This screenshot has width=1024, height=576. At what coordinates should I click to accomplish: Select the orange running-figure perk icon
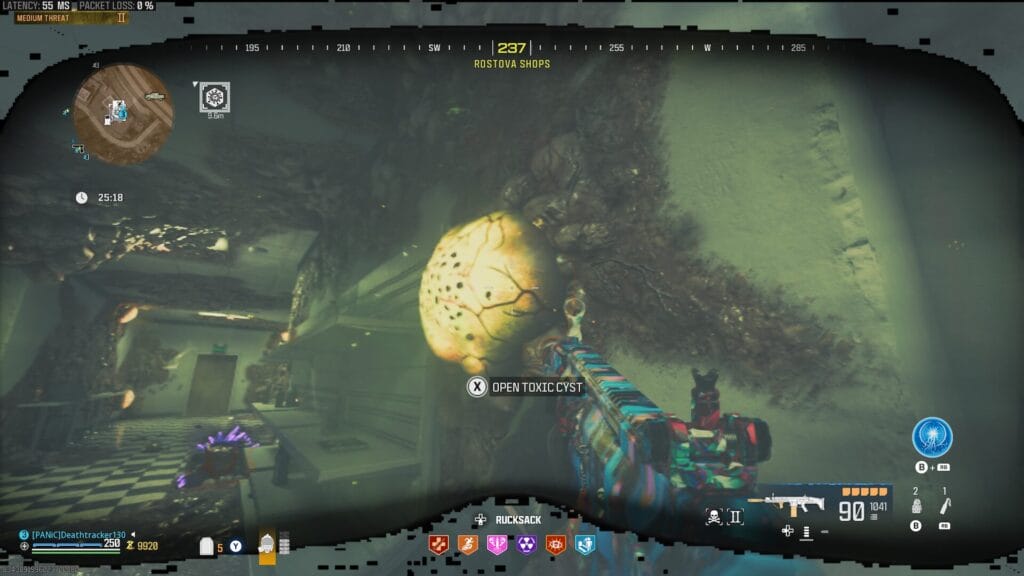(x=467, y=544)
